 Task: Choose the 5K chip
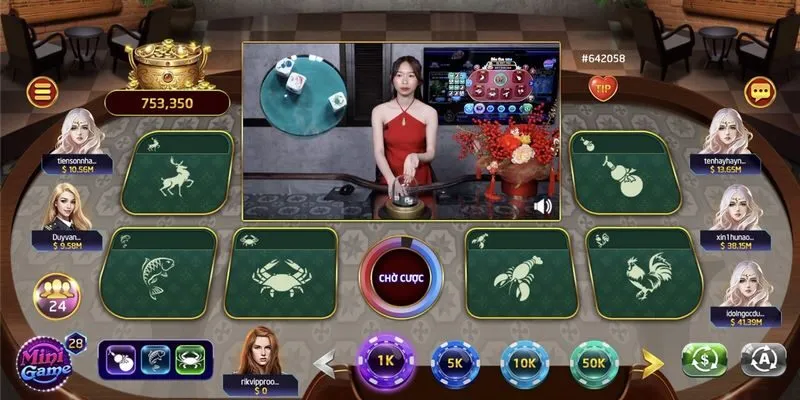point(454,362)
